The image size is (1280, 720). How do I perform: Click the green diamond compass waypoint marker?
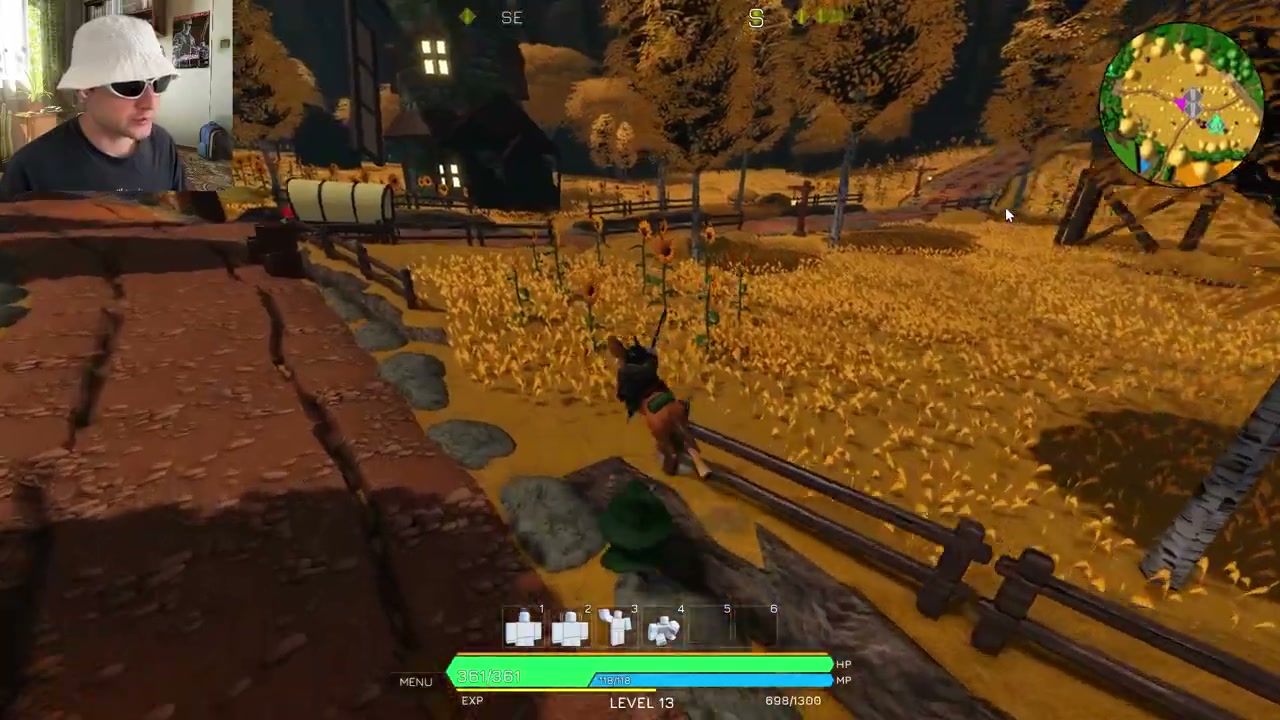467,17
